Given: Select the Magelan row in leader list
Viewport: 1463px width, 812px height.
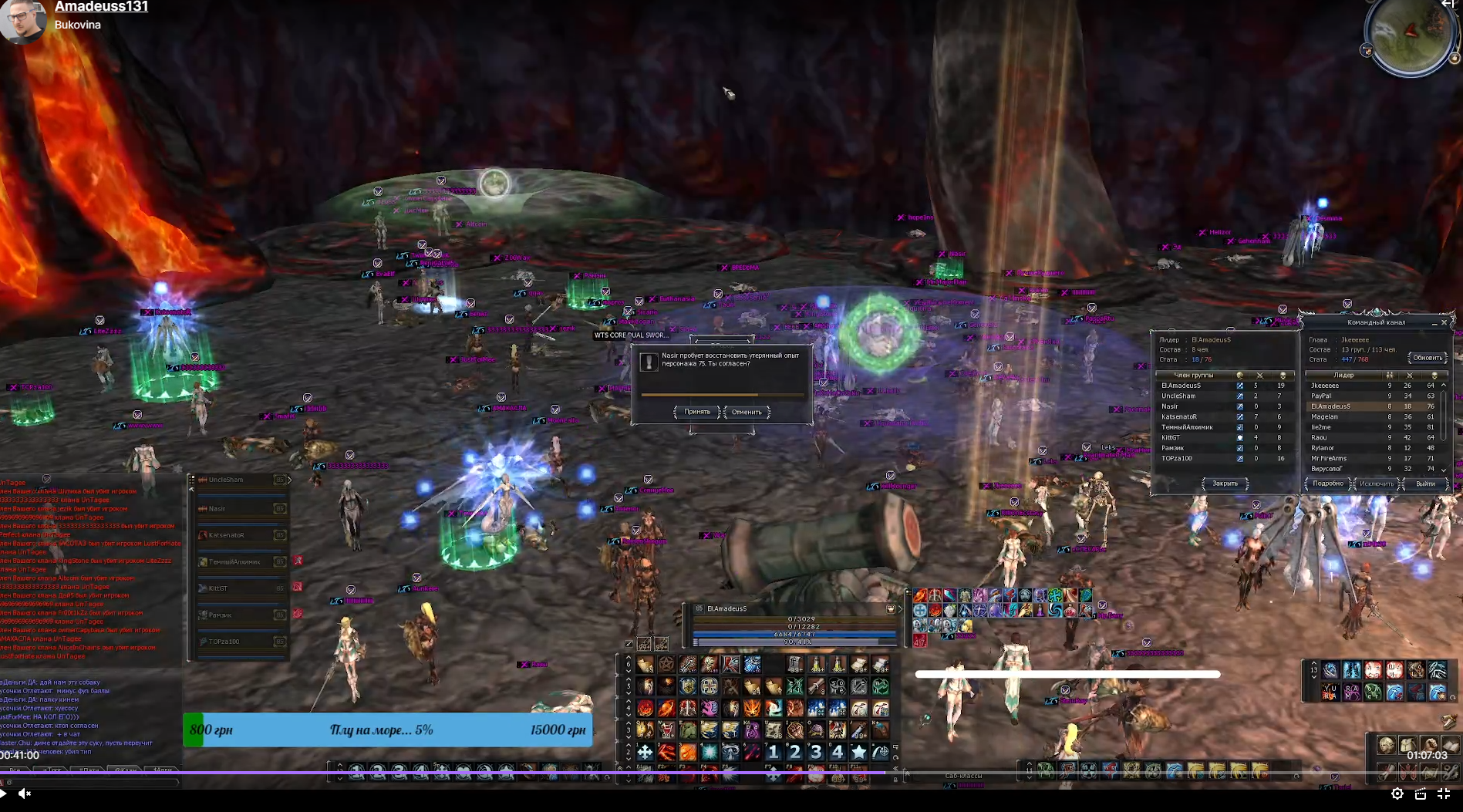Looking at the screenshot, I should click(x=1324, y=416).
